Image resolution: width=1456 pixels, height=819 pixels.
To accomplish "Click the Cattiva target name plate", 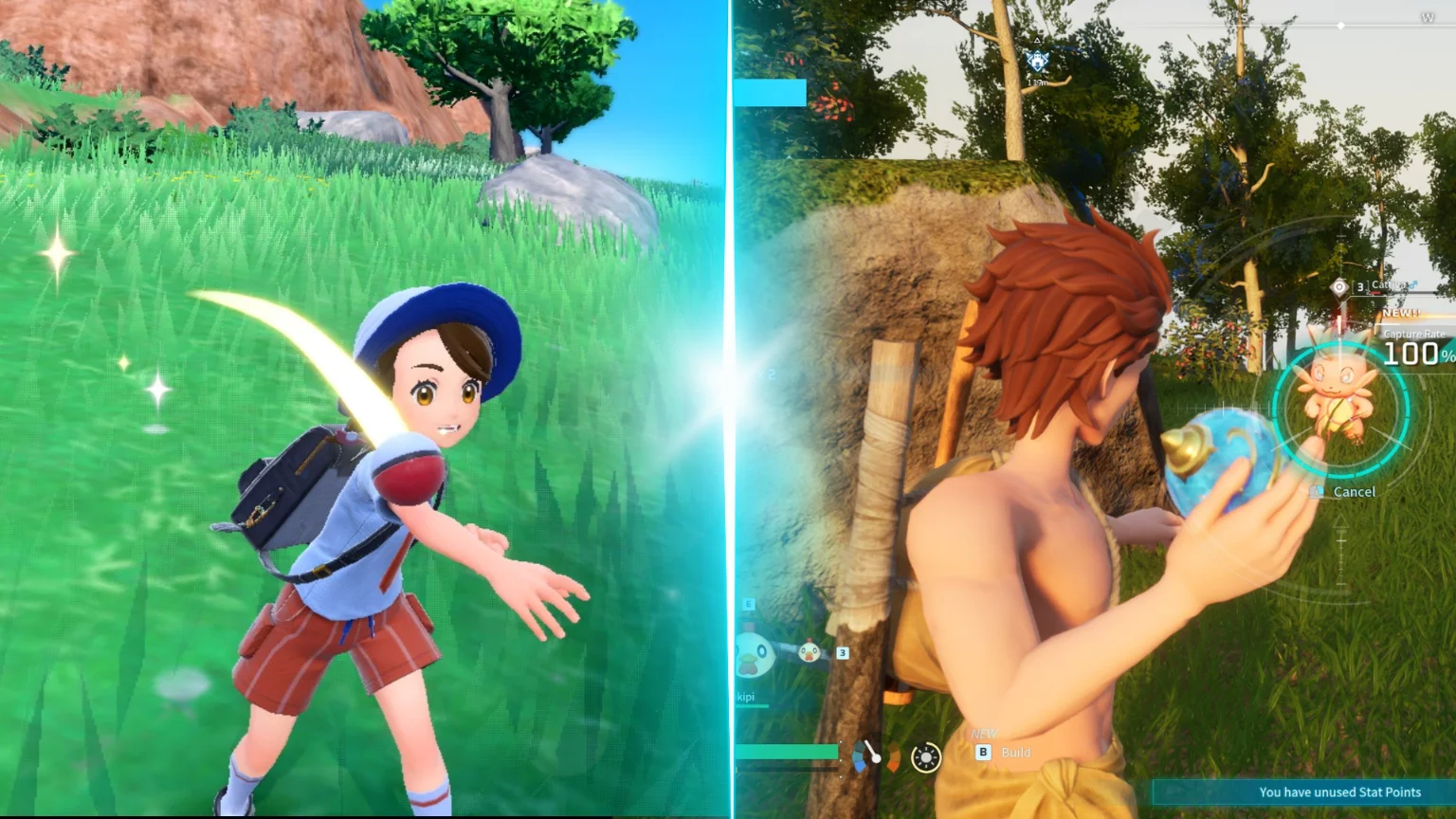I will coord(1390,285).
